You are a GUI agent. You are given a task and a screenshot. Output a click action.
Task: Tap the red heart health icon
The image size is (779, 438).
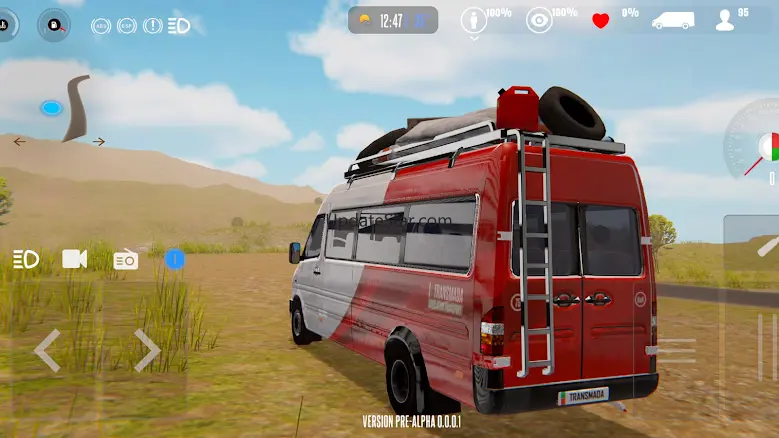click(x=600, y=21)
